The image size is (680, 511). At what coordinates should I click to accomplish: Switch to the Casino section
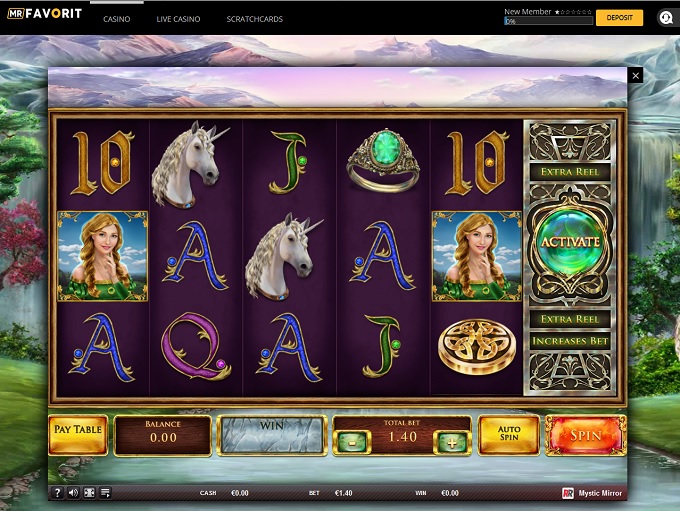tap(116, 19)
